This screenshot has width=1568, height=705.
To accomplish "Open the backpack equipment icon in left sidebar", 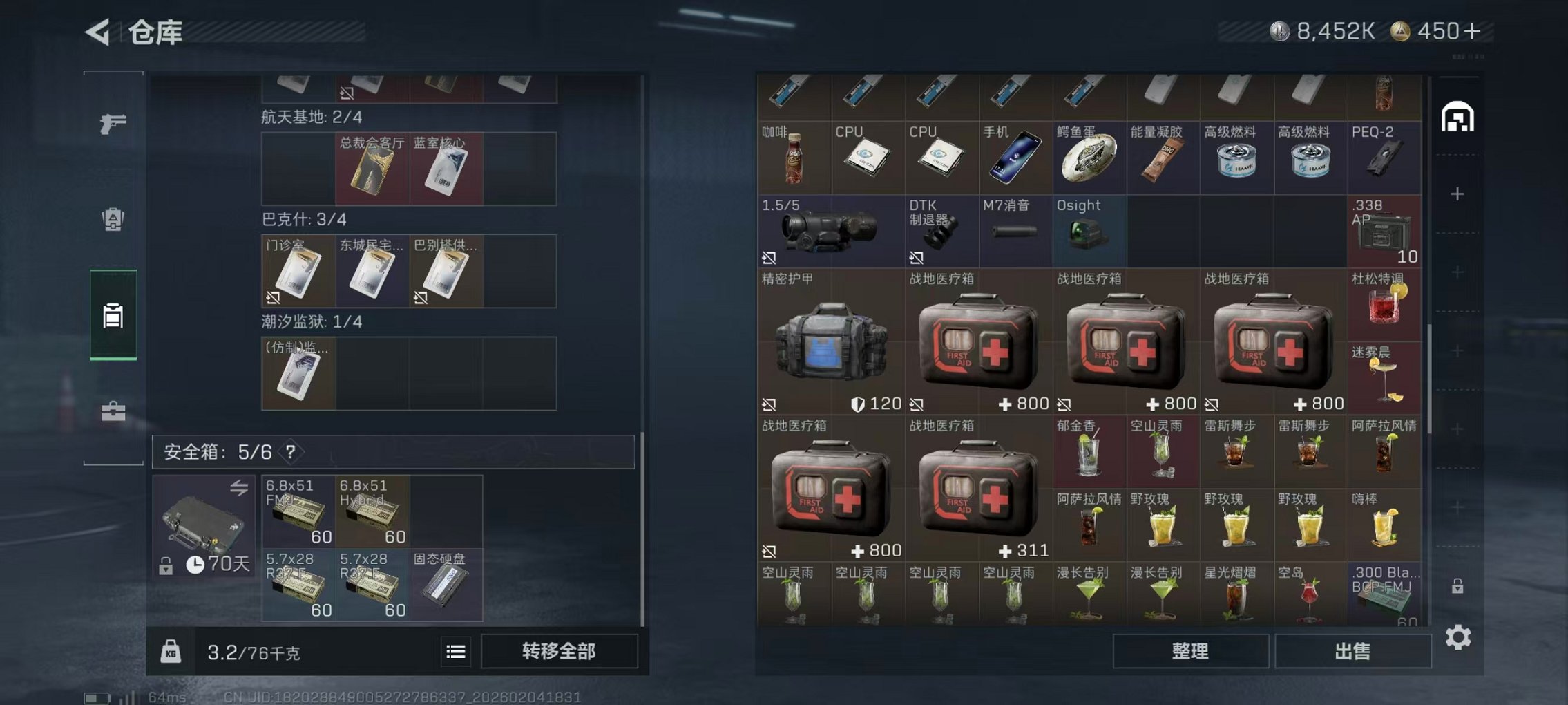I will pyautogui.click(x=113, y=218).
